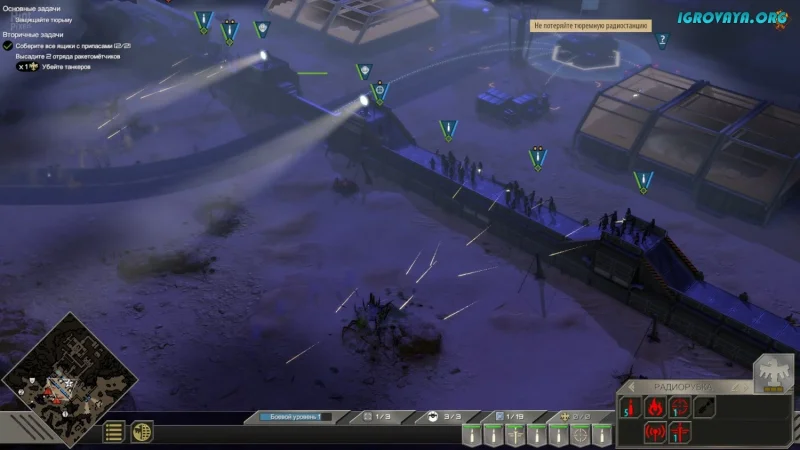Select the winged sword squad card

[x=514, y=435]
